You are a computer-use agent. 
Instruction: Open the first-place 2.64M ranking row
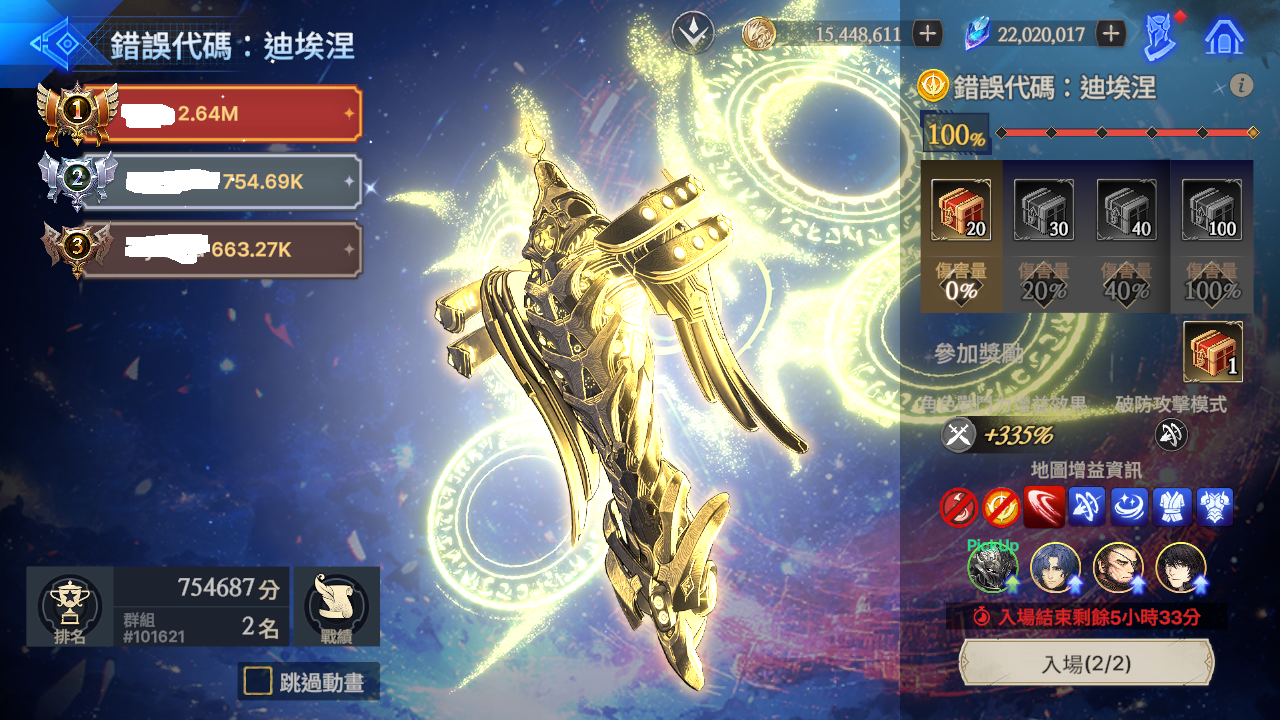[x=228, y=114]
